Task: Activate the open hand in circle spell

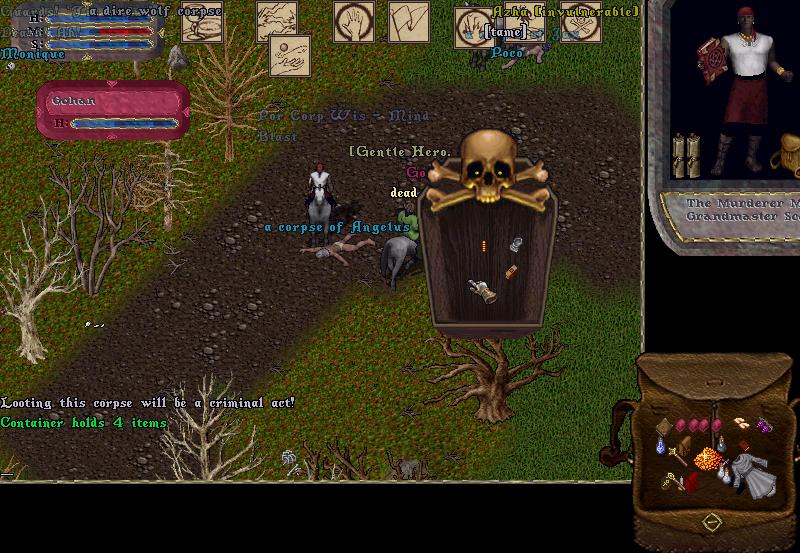Action: (350, 21)
